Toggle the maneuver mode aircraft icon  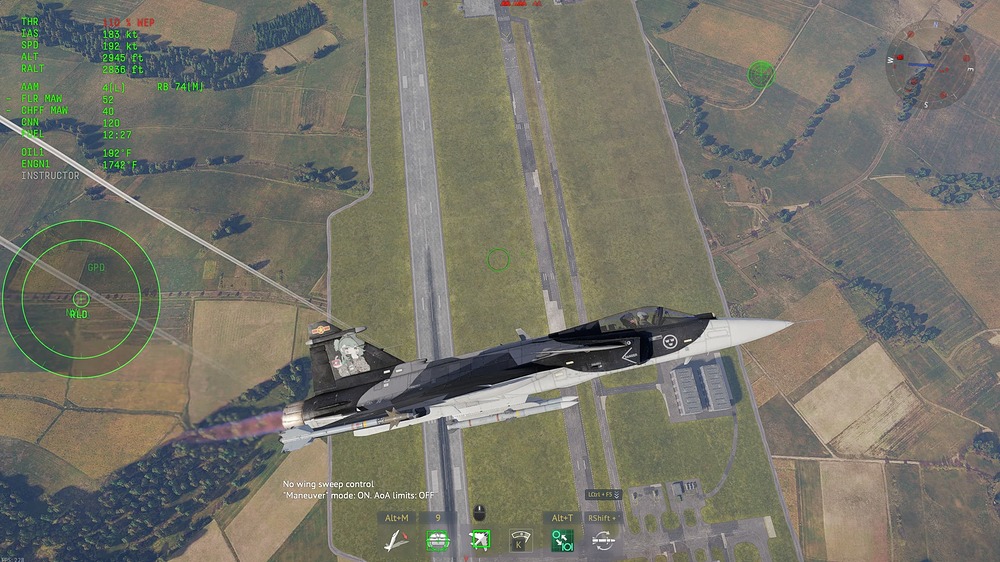[x=397, y=541]
